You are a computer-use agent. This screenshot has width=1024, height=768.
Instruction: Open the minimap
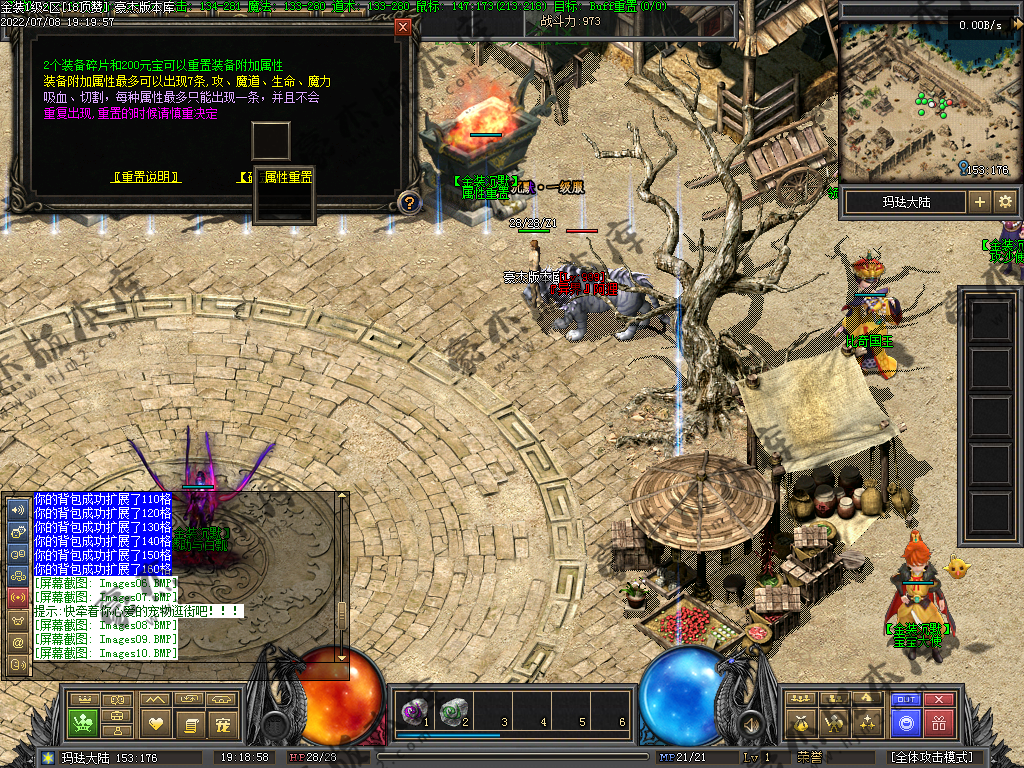coord(928,100)
